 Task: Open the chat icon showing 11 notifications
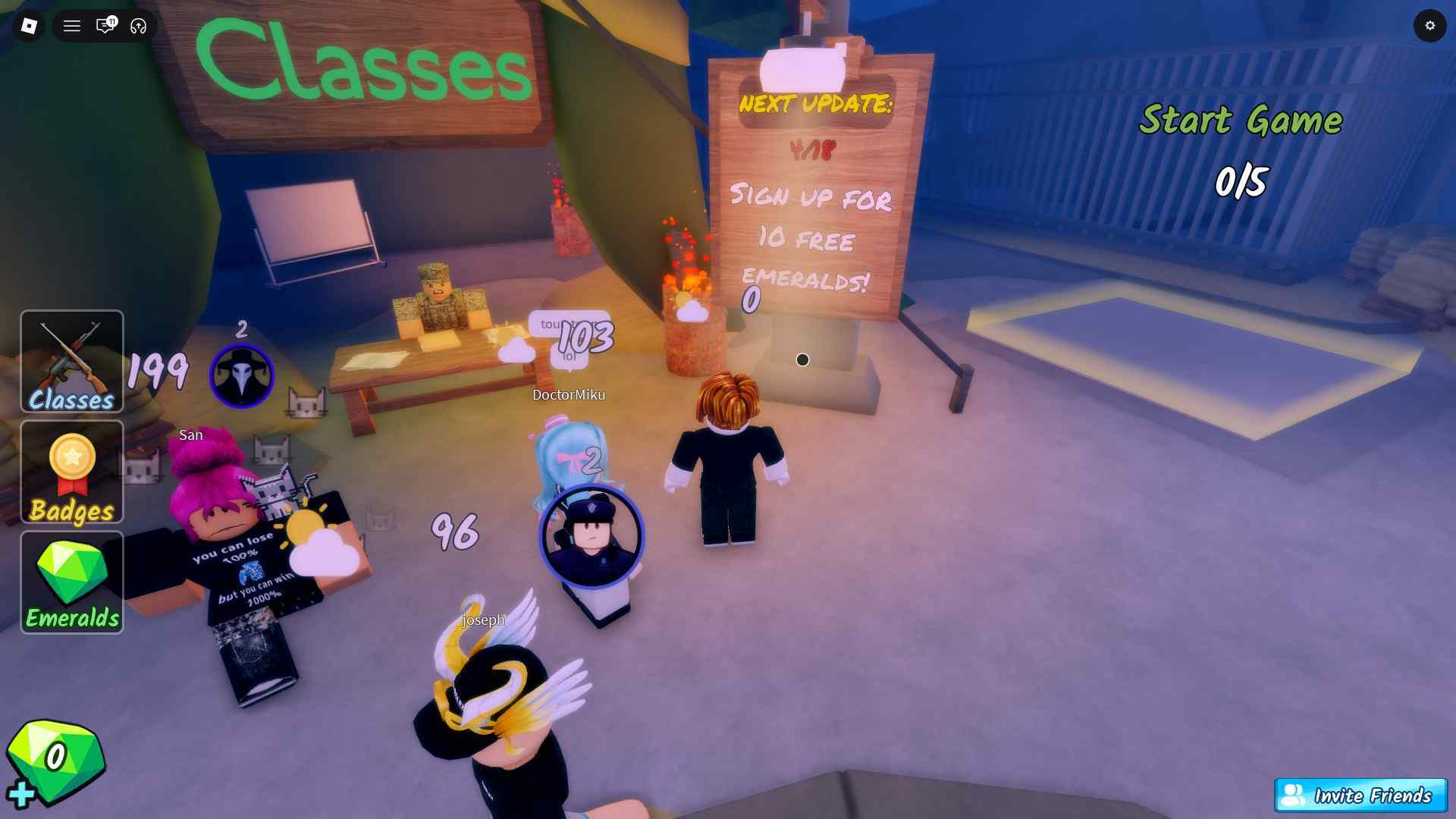pos(105,26)
